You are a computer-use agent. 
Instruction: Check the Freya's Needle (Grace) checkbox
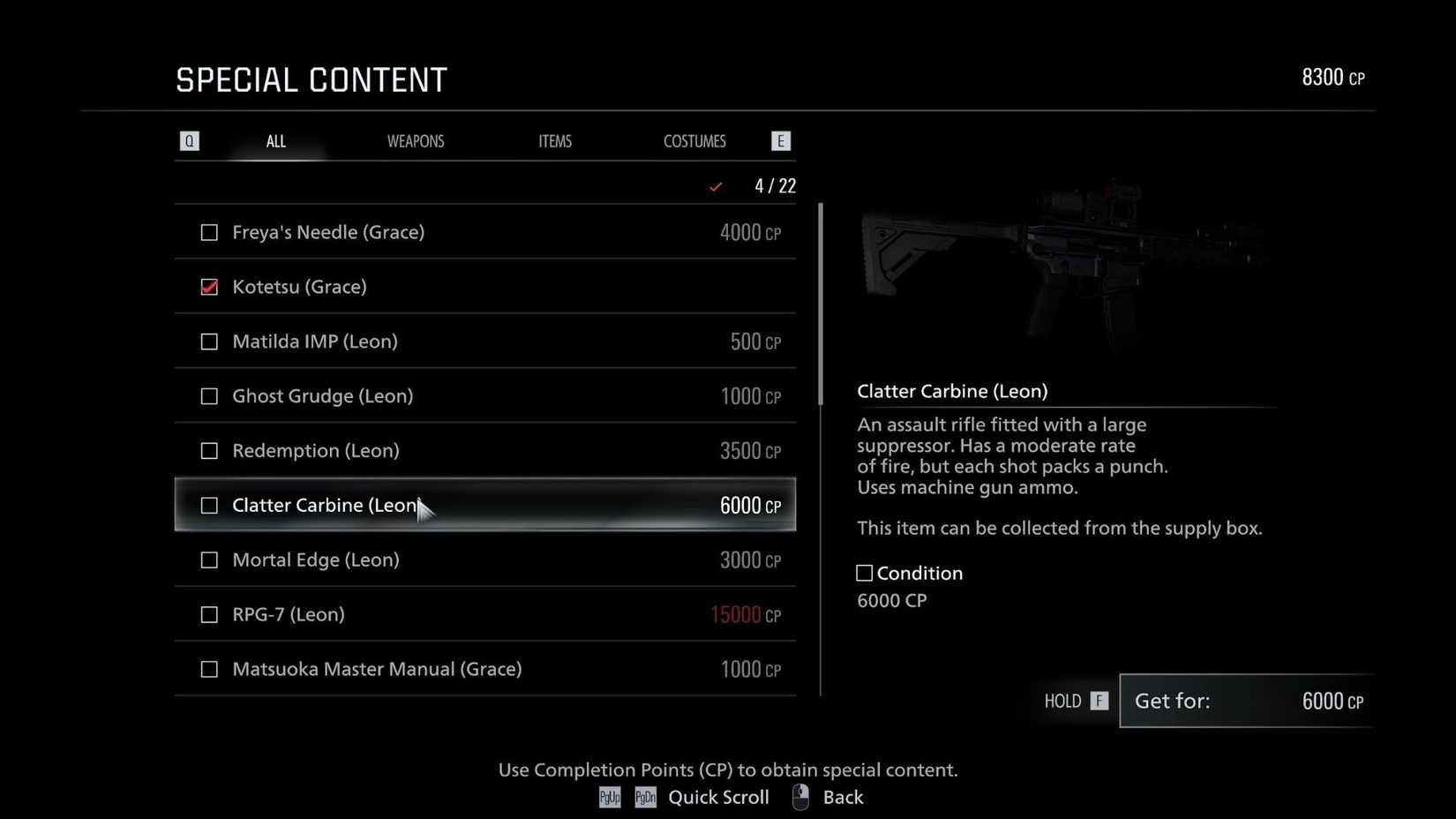pos(209,232)
